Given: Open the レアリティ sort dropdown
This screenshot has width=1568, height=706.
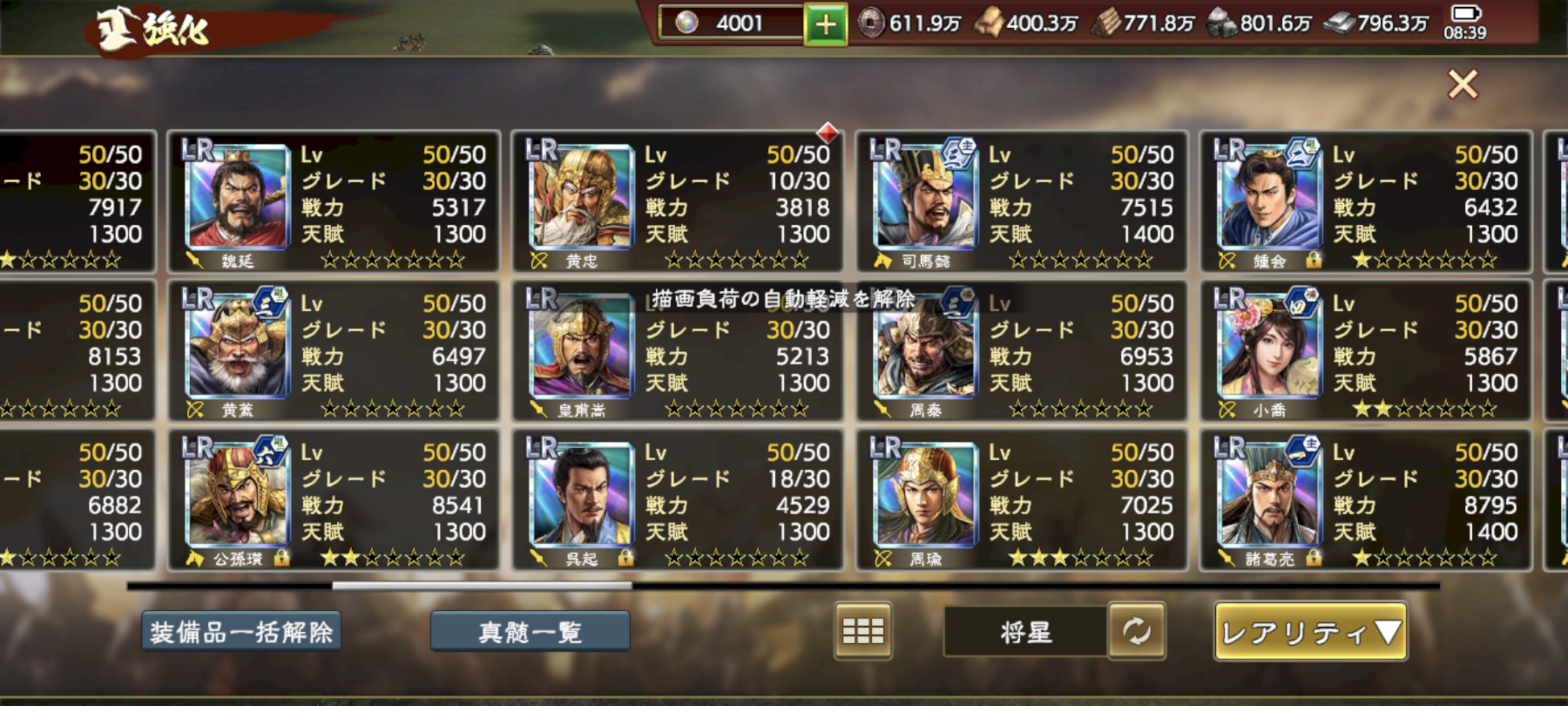Looking at the screenshot, I should pos(1311,631).
